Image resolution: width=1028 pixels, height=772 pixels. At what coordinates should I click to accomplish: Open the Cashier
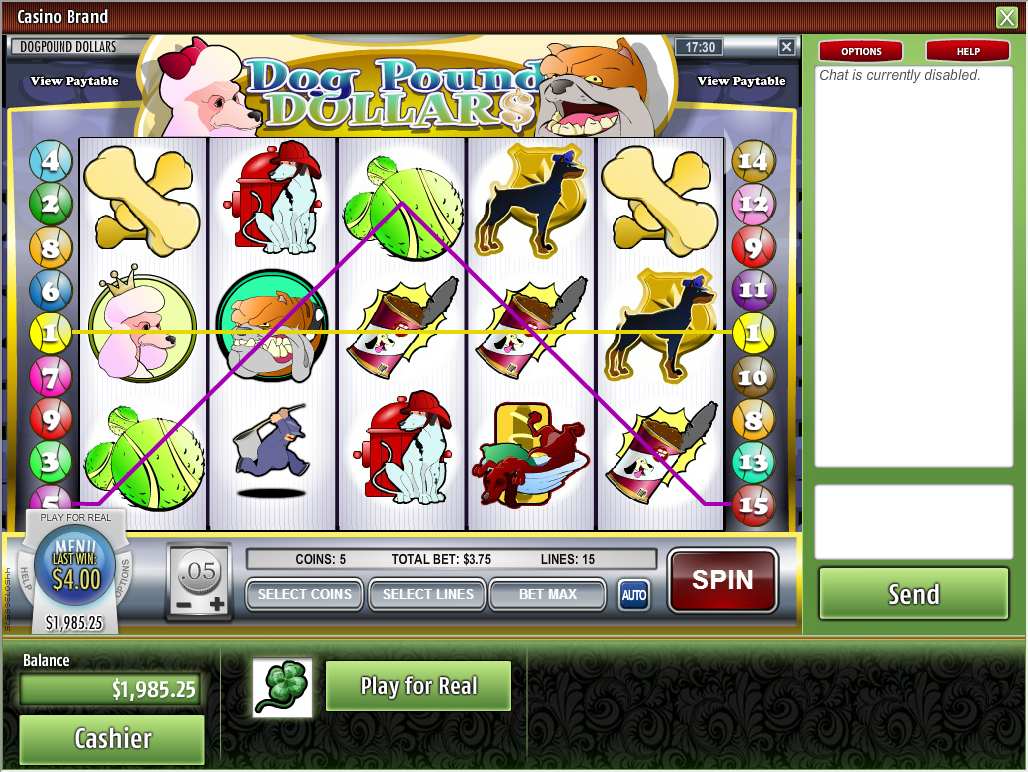click(112, 738)
